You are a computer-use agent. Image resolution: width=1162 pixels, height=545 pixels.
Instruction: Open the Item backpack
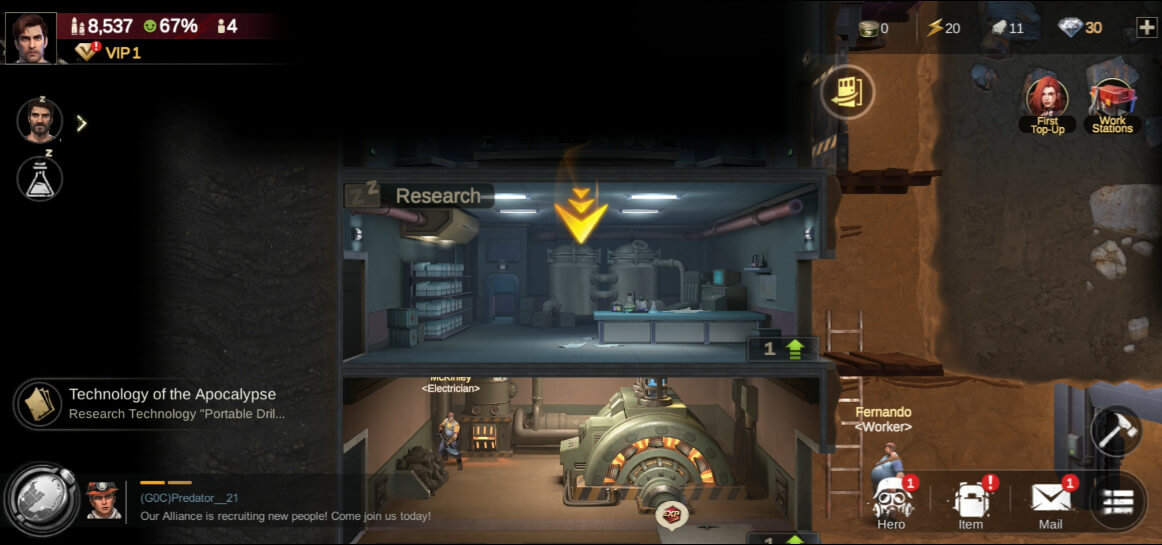click(971, 503)
